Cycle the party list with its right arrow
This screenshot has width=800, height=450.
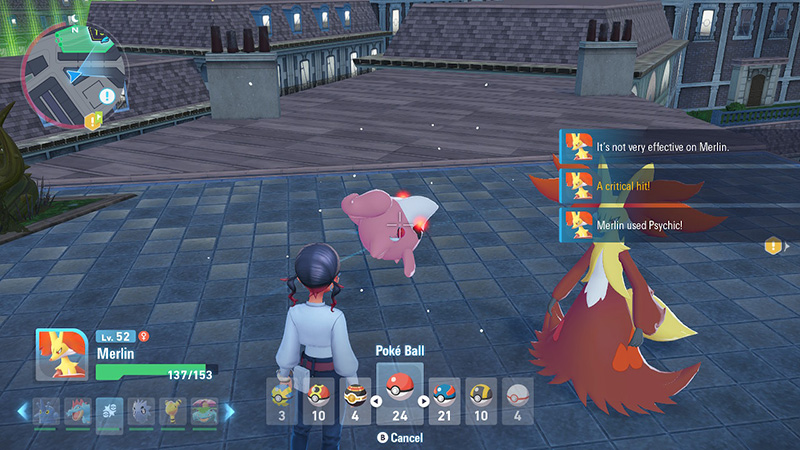coord(230,411)
